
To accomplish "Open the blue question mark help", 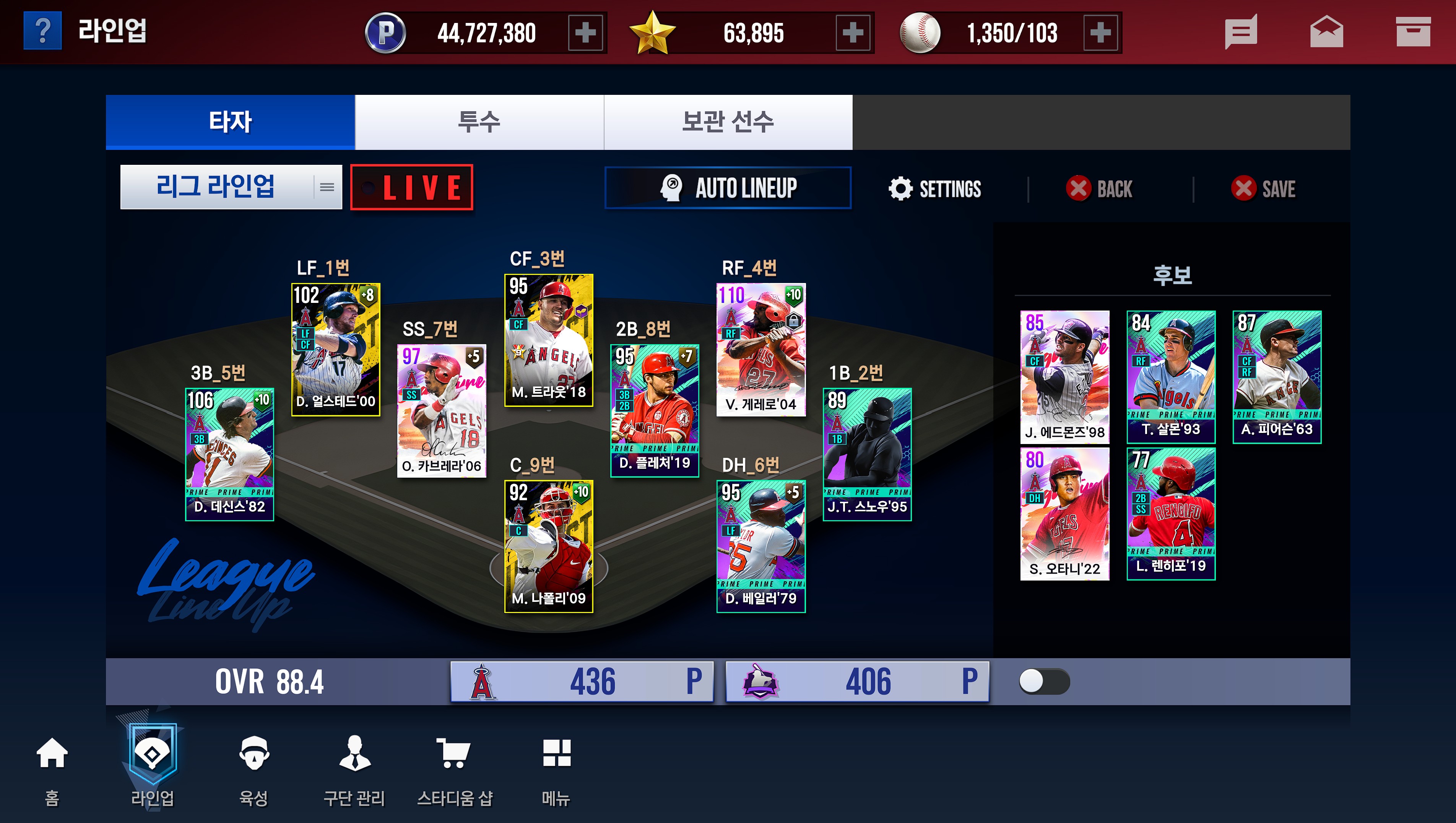I will 42,32.
